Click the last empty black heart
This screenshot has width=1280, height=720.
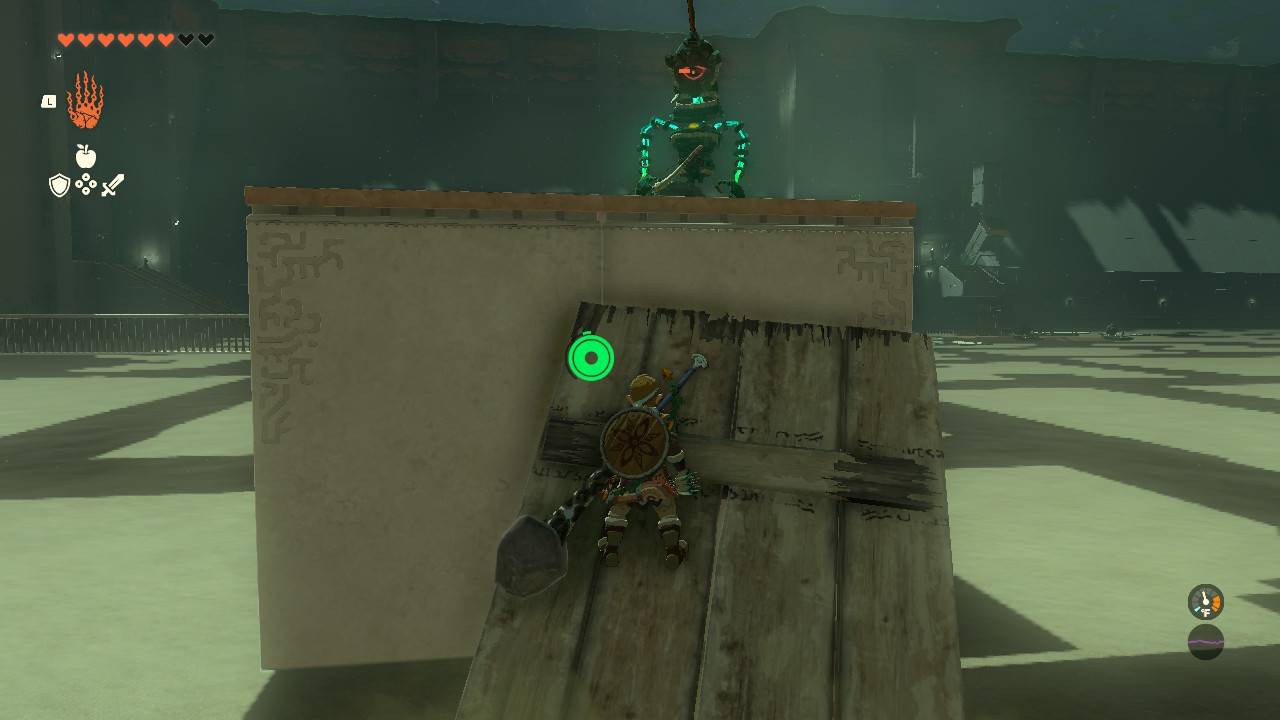[x=205, y=39]
